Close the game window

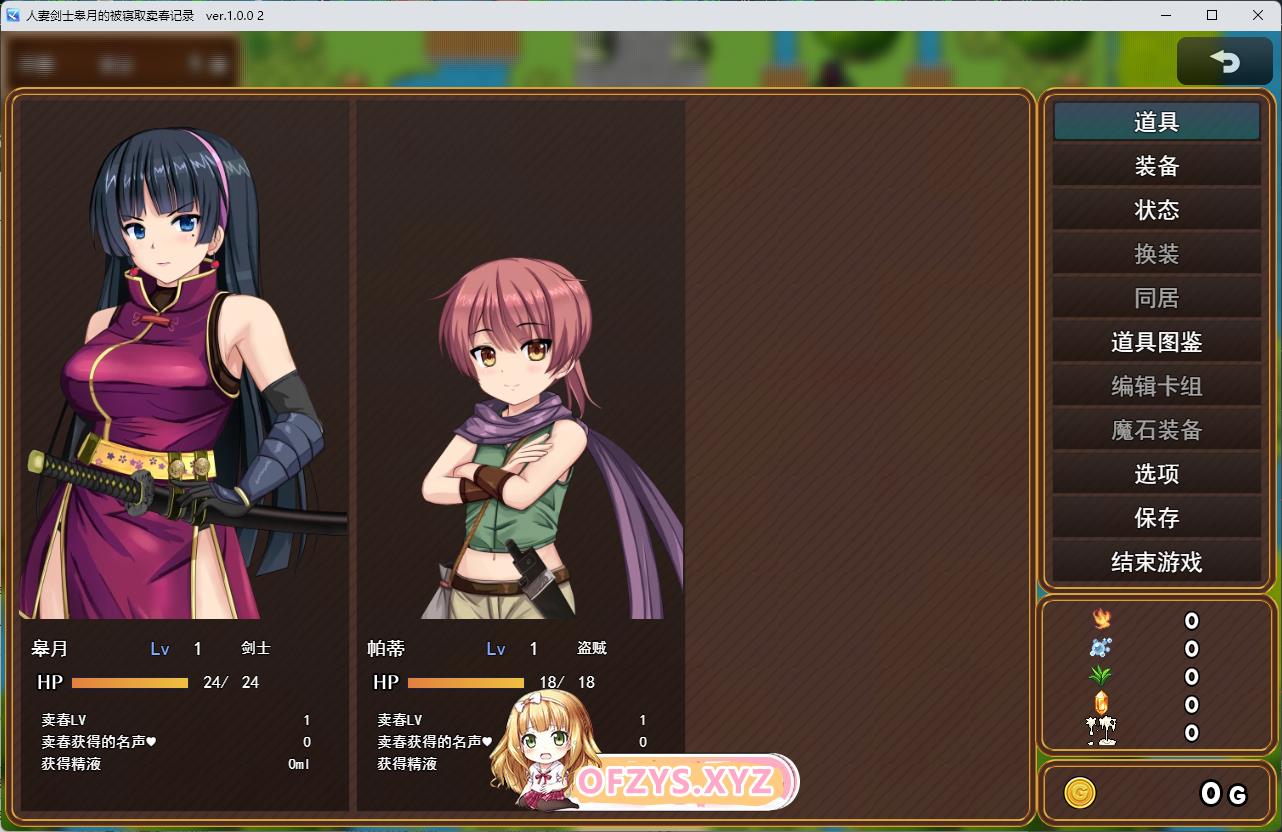(1258, 15)
